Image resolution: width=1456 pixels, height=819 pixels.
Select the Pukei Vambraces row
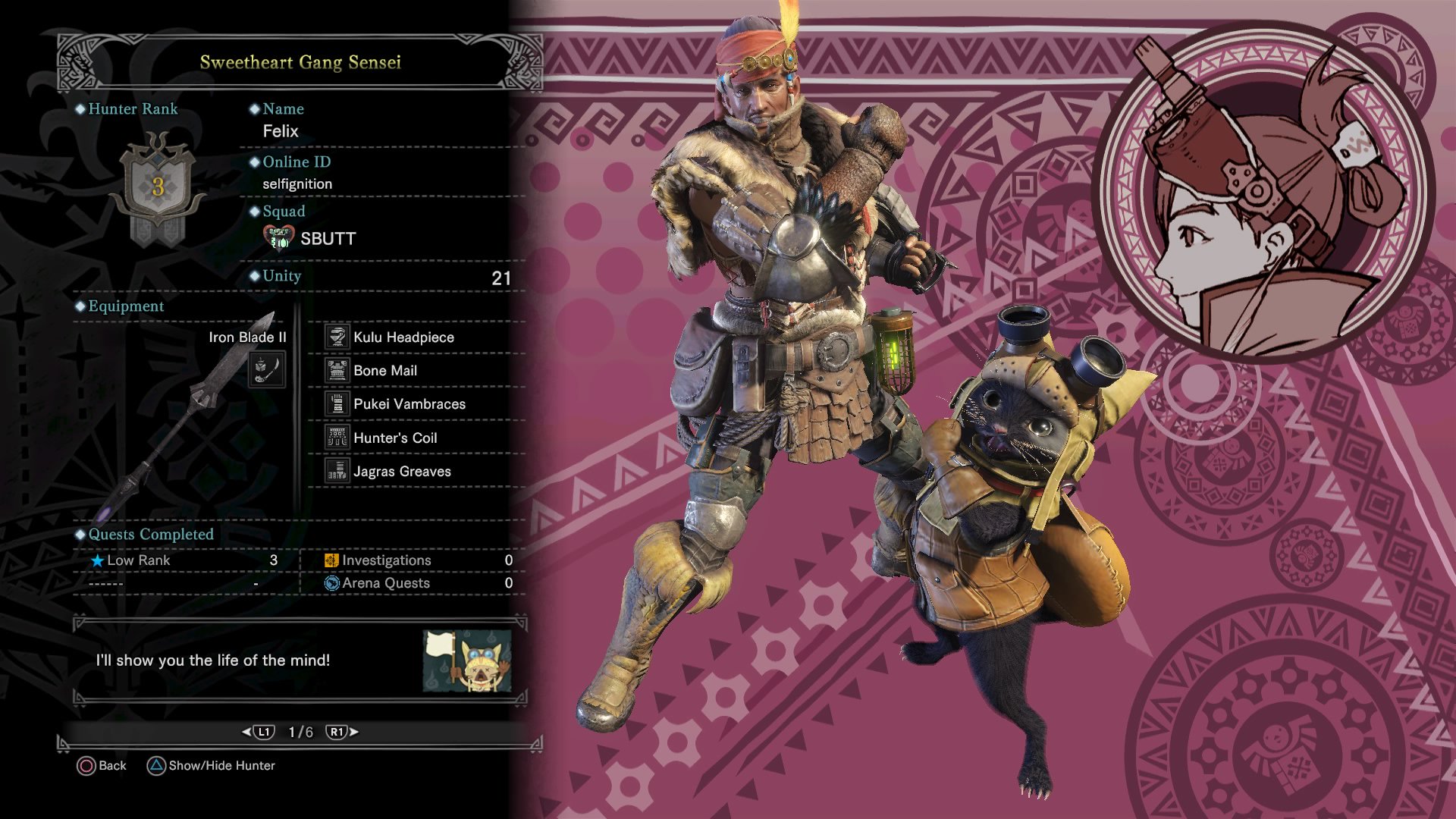[x=409, y=404]
